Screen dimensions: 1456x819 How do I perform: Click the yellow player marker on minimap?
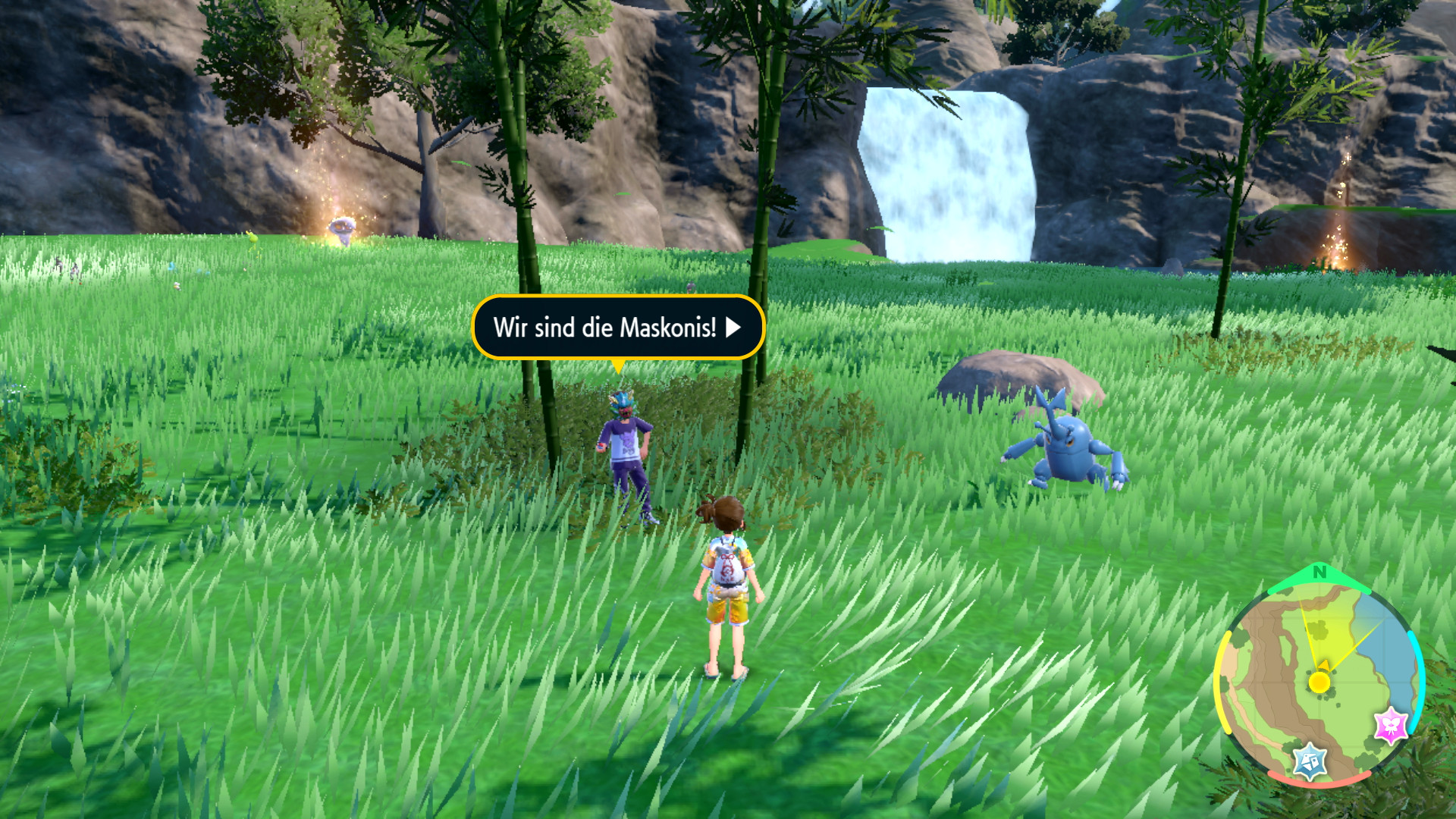[x=1319, y=682]
